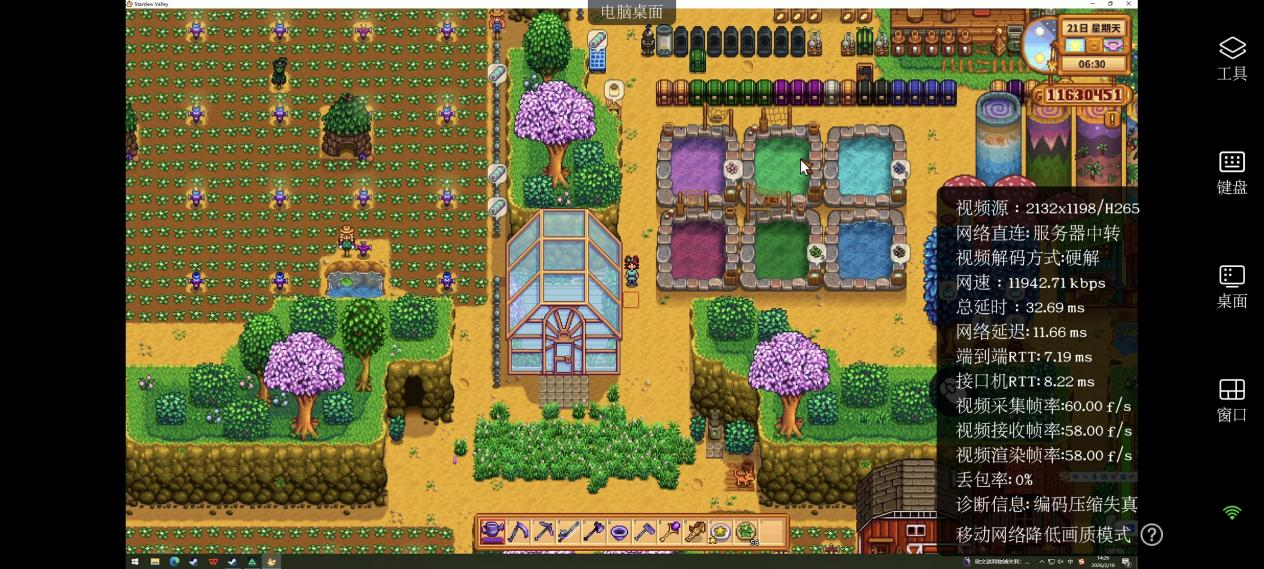Minimize the Stardew Valley window

click(1091, 4)
